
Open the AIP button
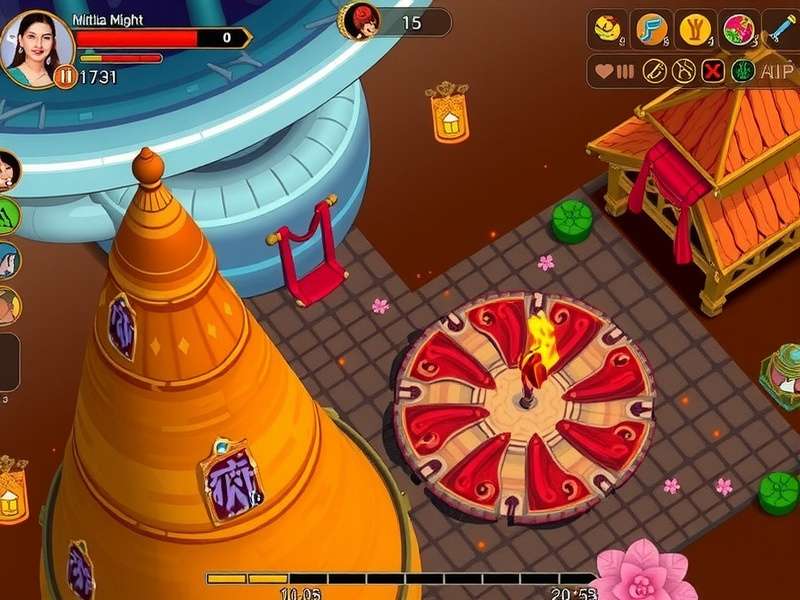pyautogui.click(x=776, y=71)
